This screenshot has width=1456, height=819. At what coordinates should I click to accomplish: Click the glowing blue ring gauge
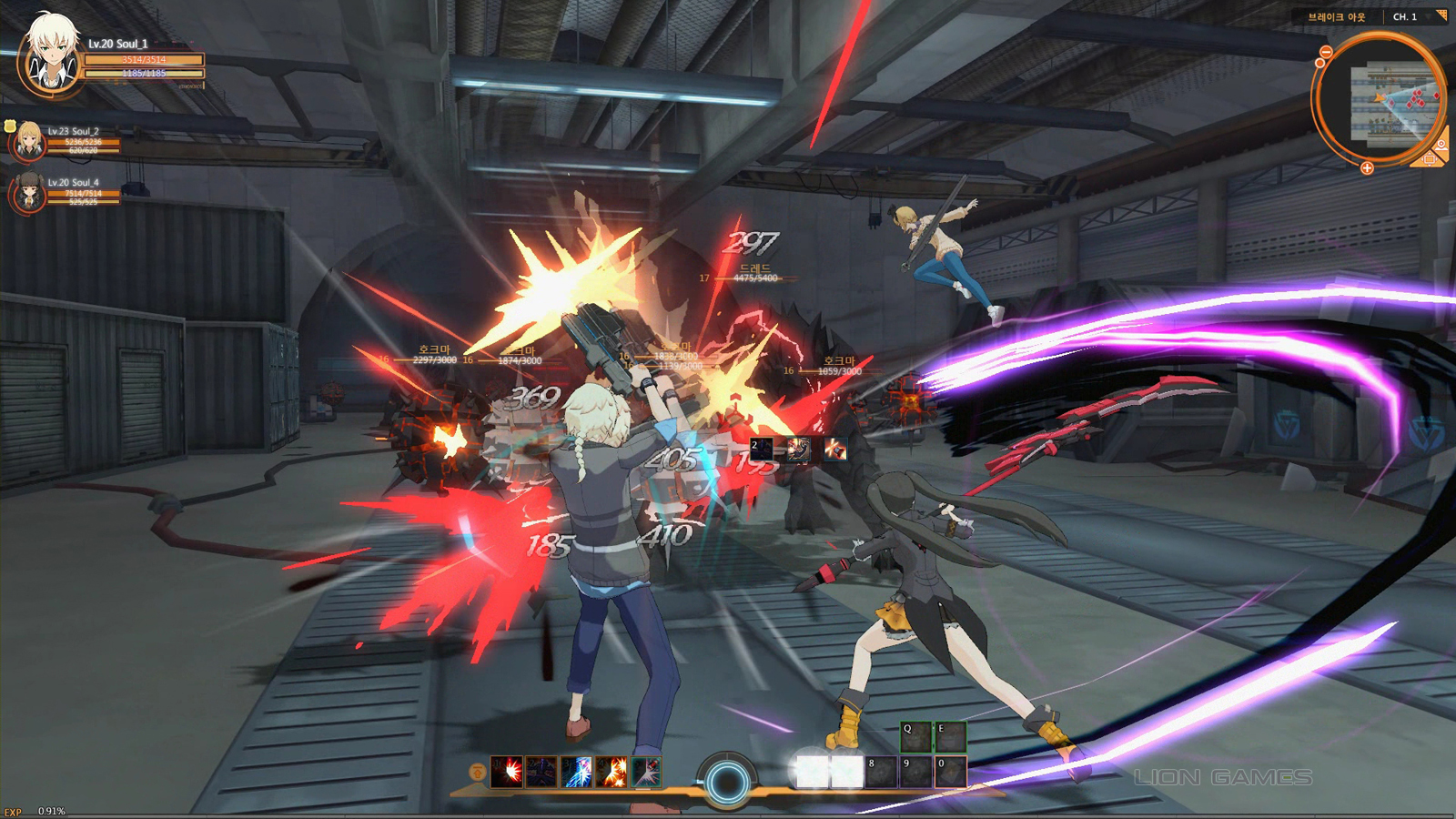726,781
